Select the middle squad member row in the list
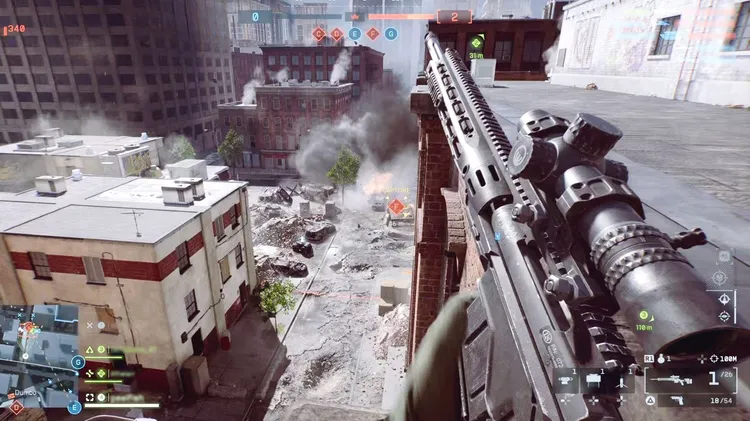Viewport: 750px width, 421px height. coord(118,373)
